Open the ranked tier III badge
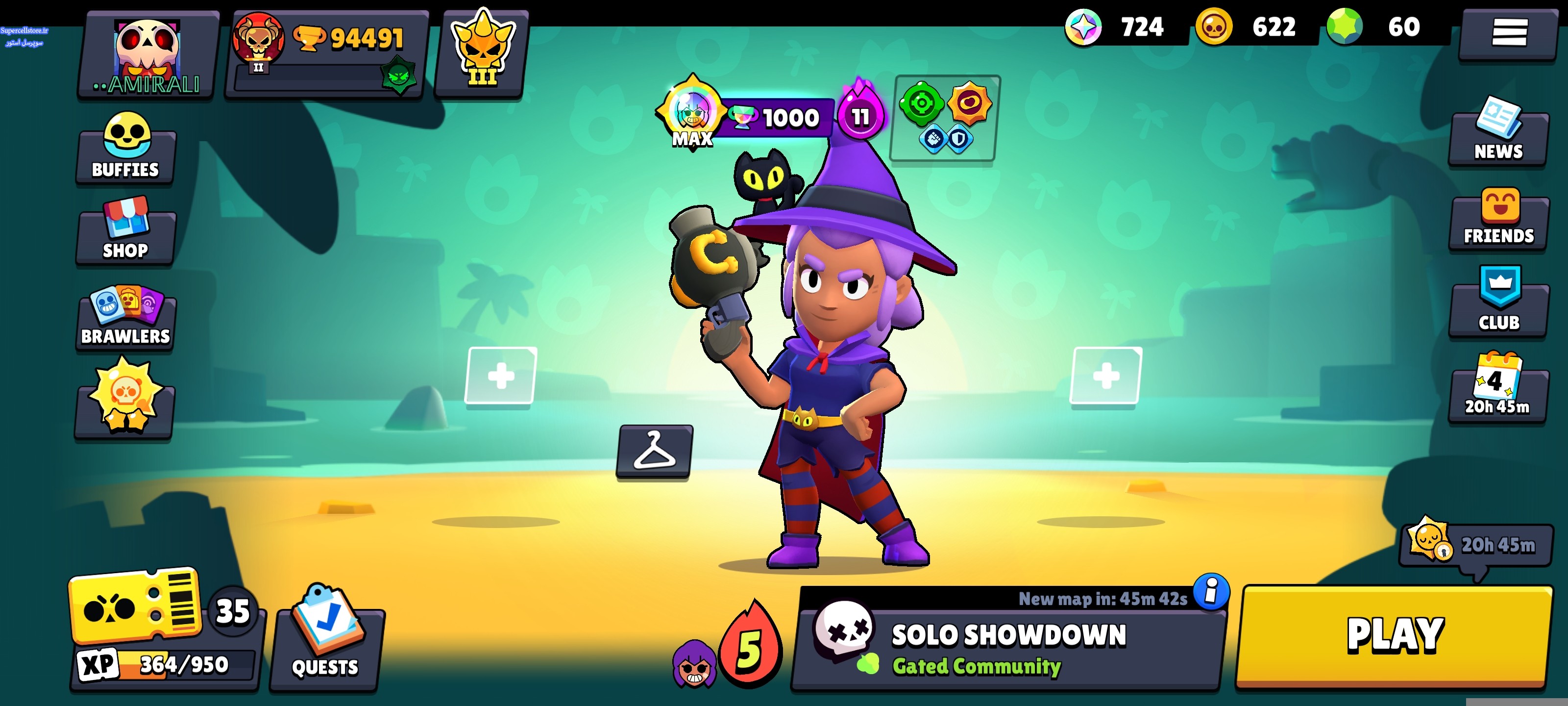This screenshot has height=706, width=1568. point(482,53)
